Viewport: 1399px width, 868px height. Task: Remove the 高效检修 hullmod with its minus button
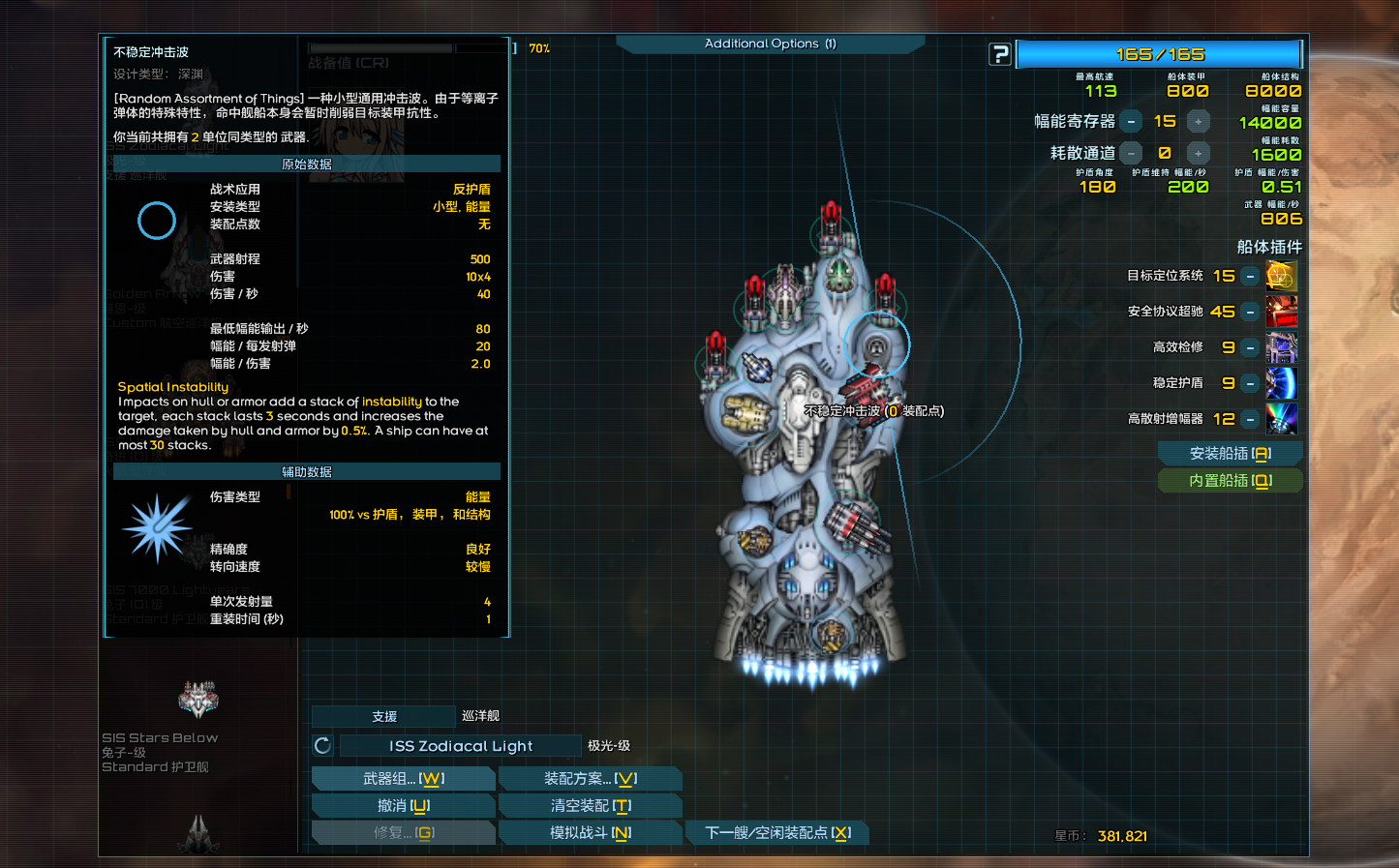1251,347
